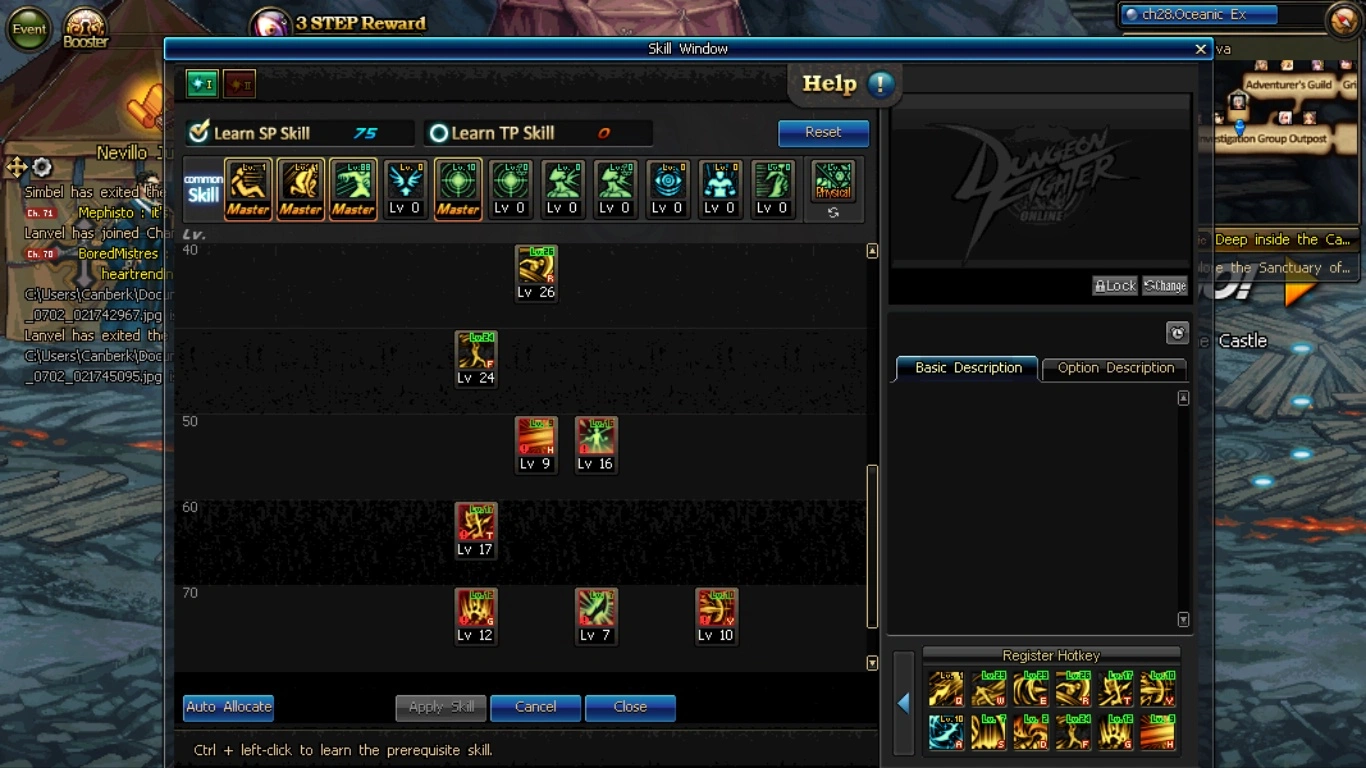Select the Lv 7 skill icon
The width and height of the screenshot is (1366, 768).
596,609
